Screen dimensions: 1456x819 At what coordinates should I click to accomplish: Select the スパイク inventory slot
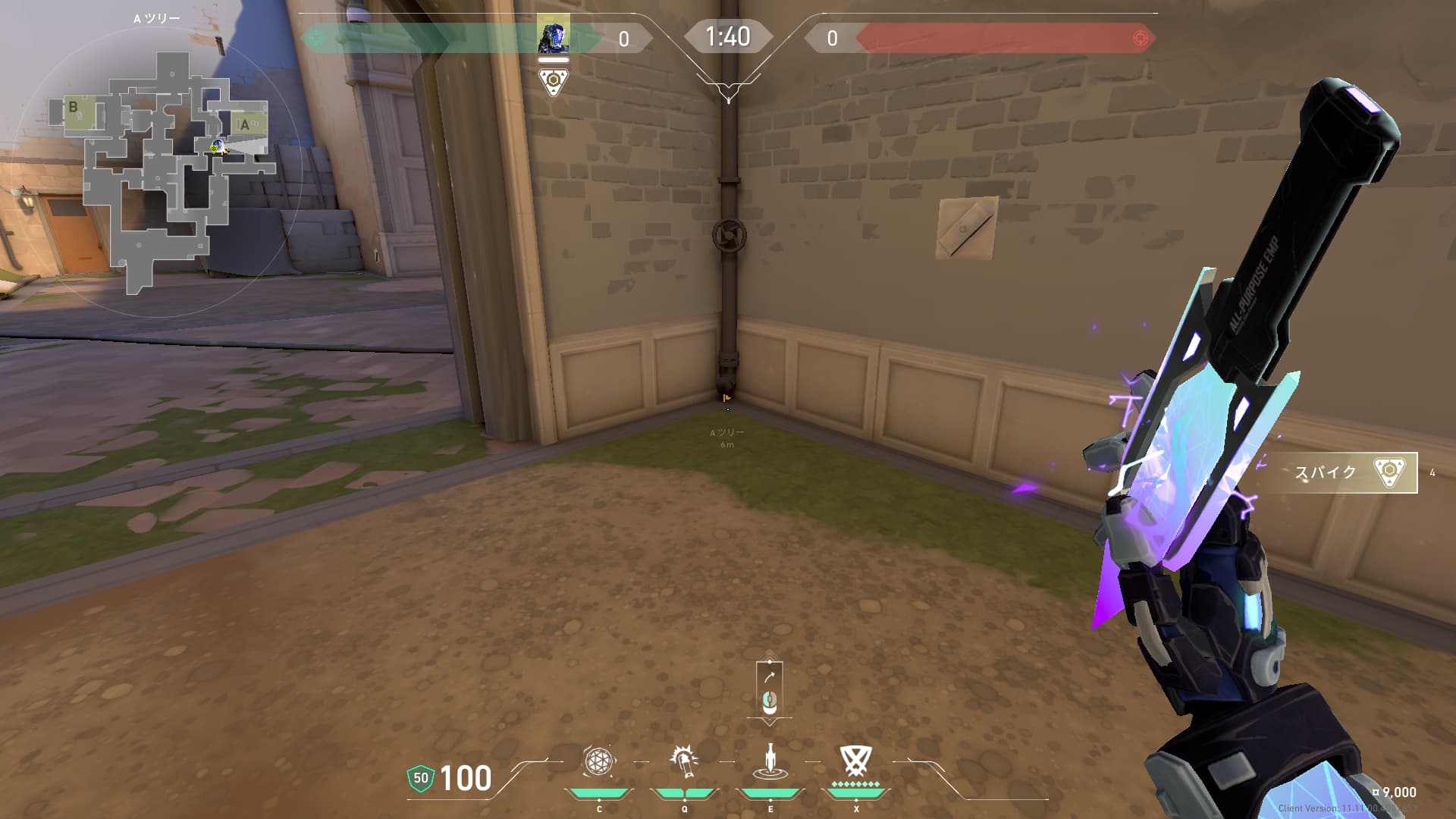[1341, 472]
